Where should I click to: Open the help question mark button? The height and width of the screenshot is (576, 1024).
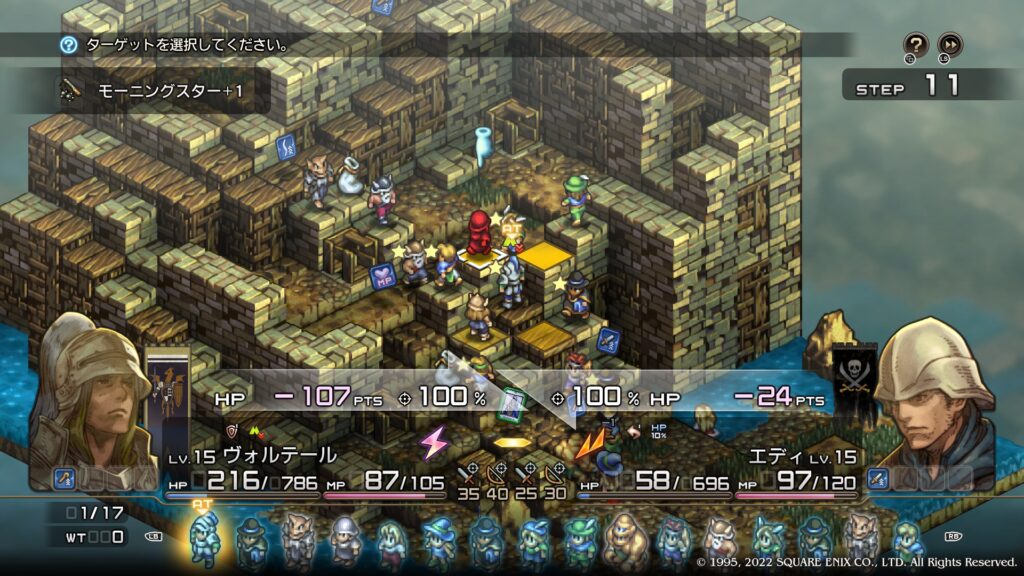pyautogui.click(x=916, y=45)
